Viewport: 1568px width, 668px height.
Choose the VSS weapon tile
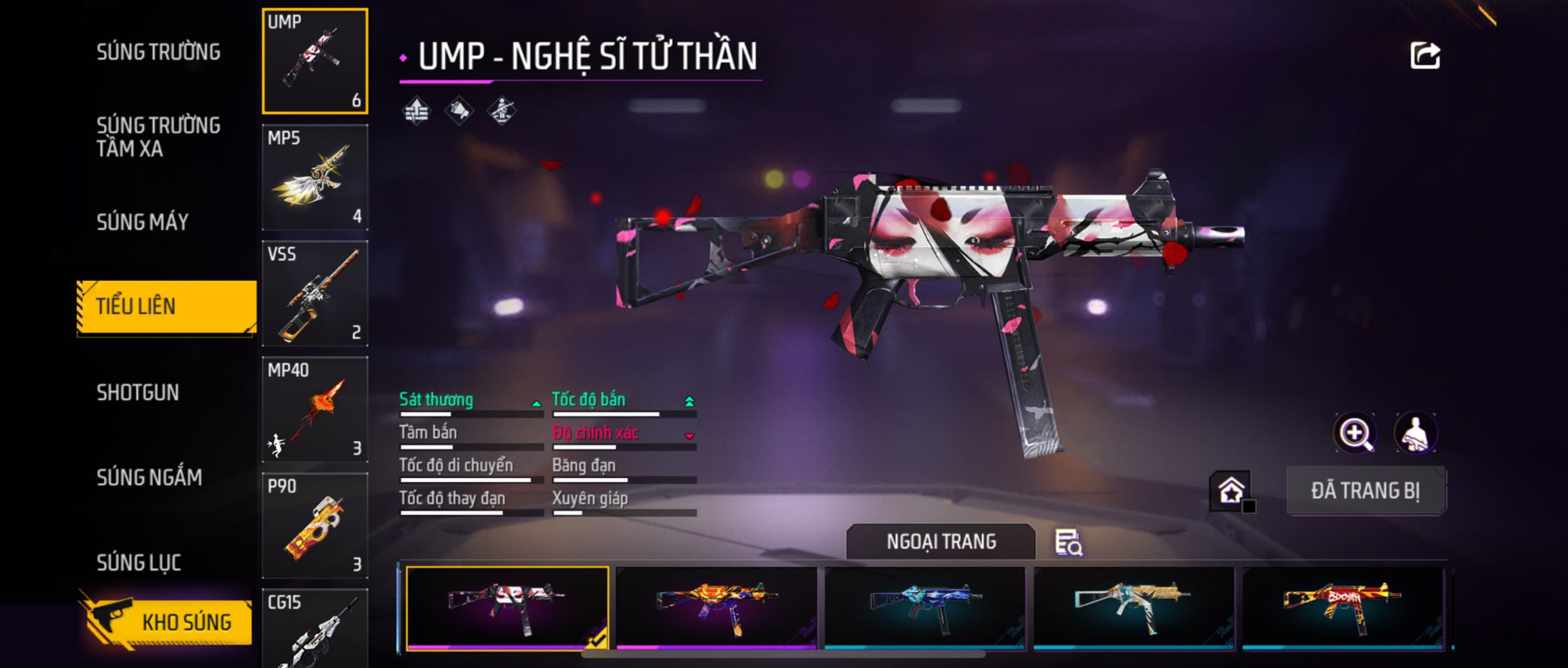point(315,293)
